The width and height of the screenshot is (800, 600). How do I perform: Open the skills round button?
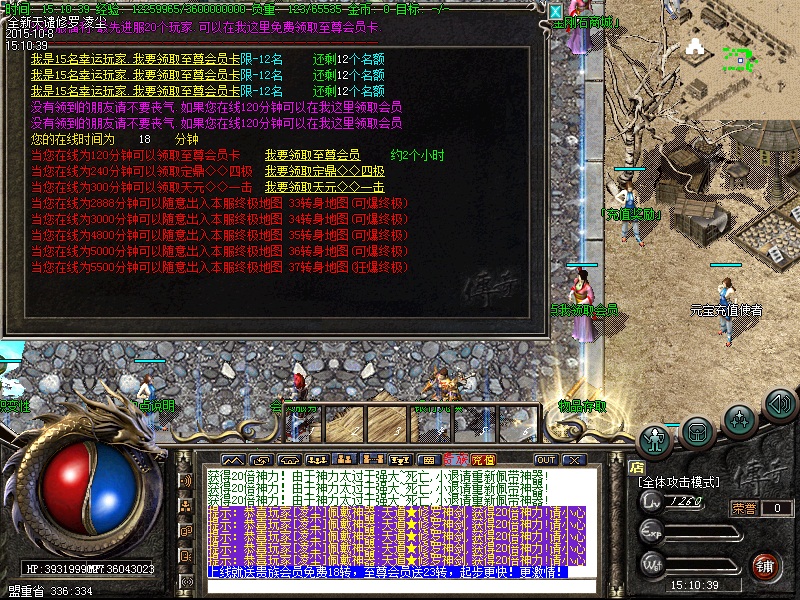click(x=739, y=419)
